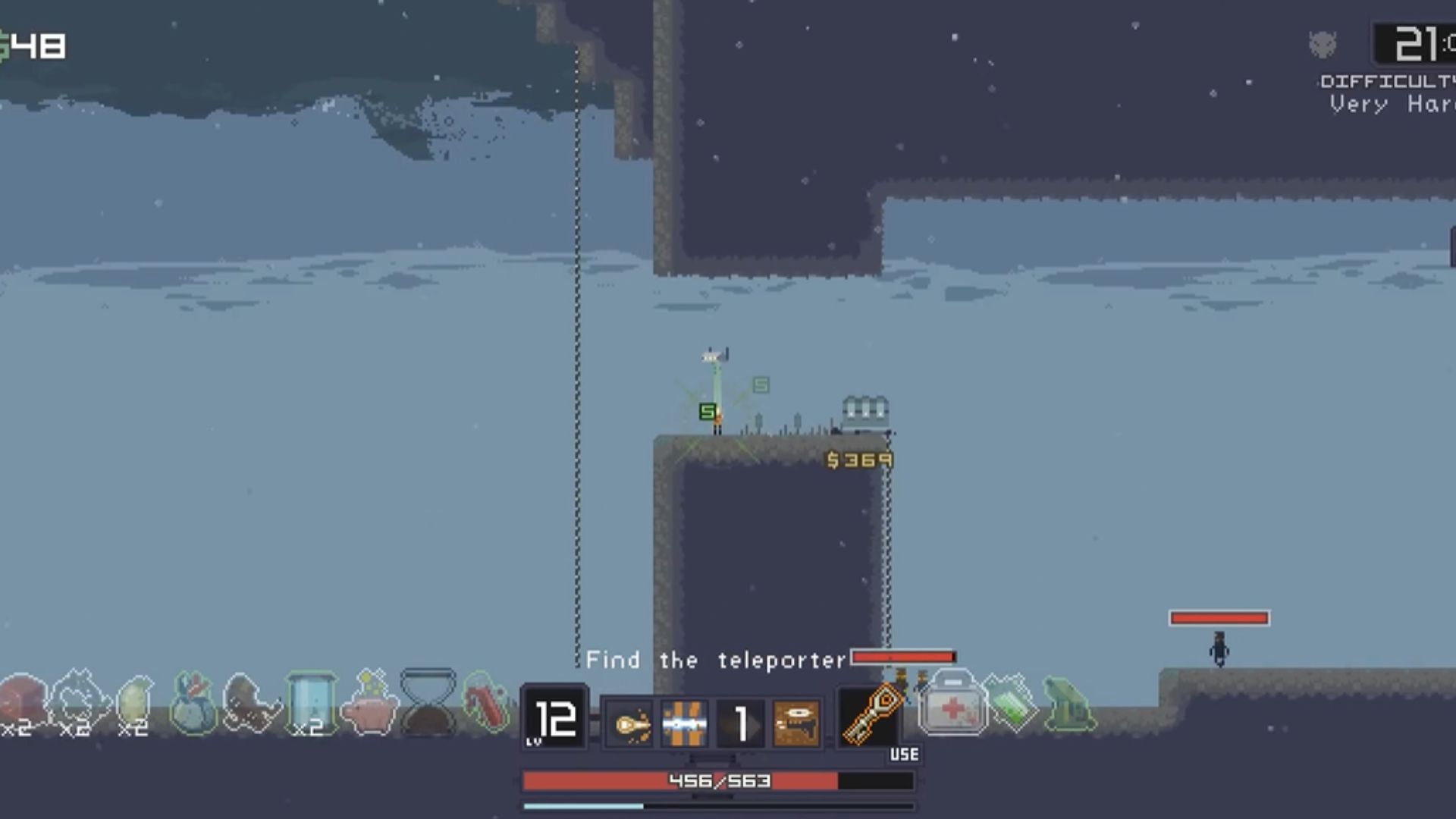Viewport: 1456px width, 819px height.
Task: Activate the Double Tap bullet skill
Action: tap(629, 724)
